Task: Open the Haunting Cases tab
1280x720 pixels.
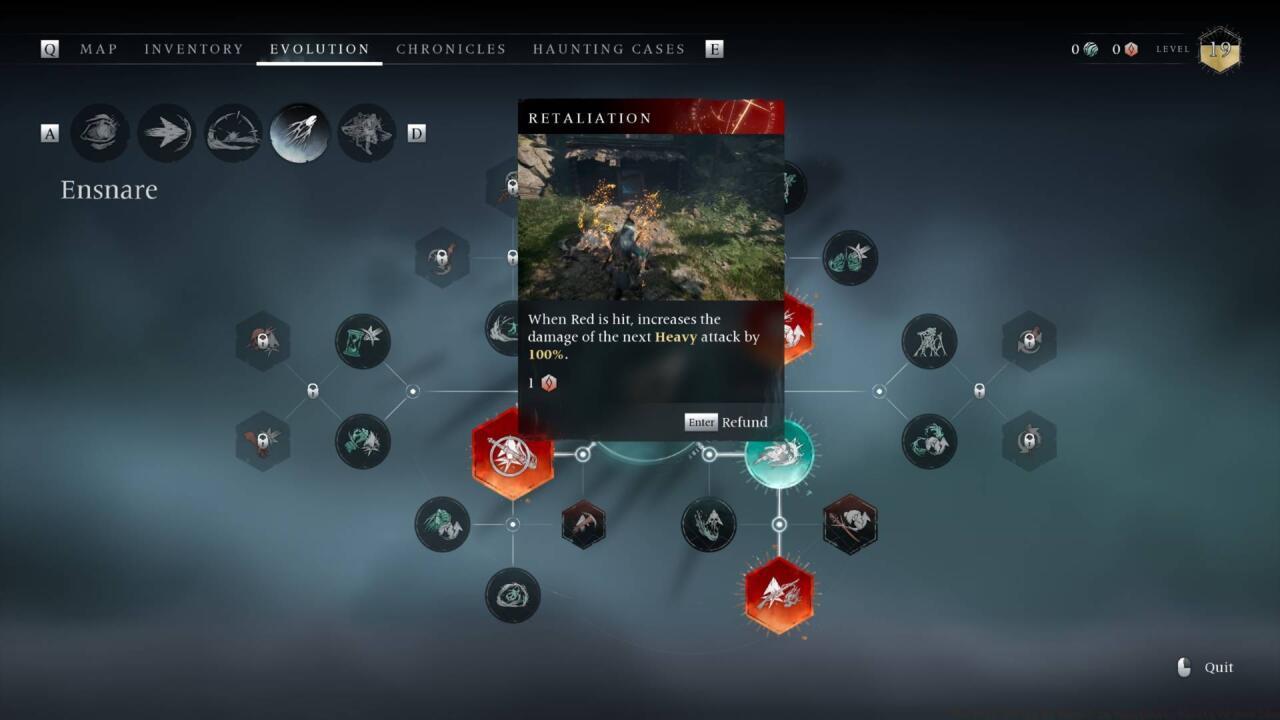Action: [608, 49]
